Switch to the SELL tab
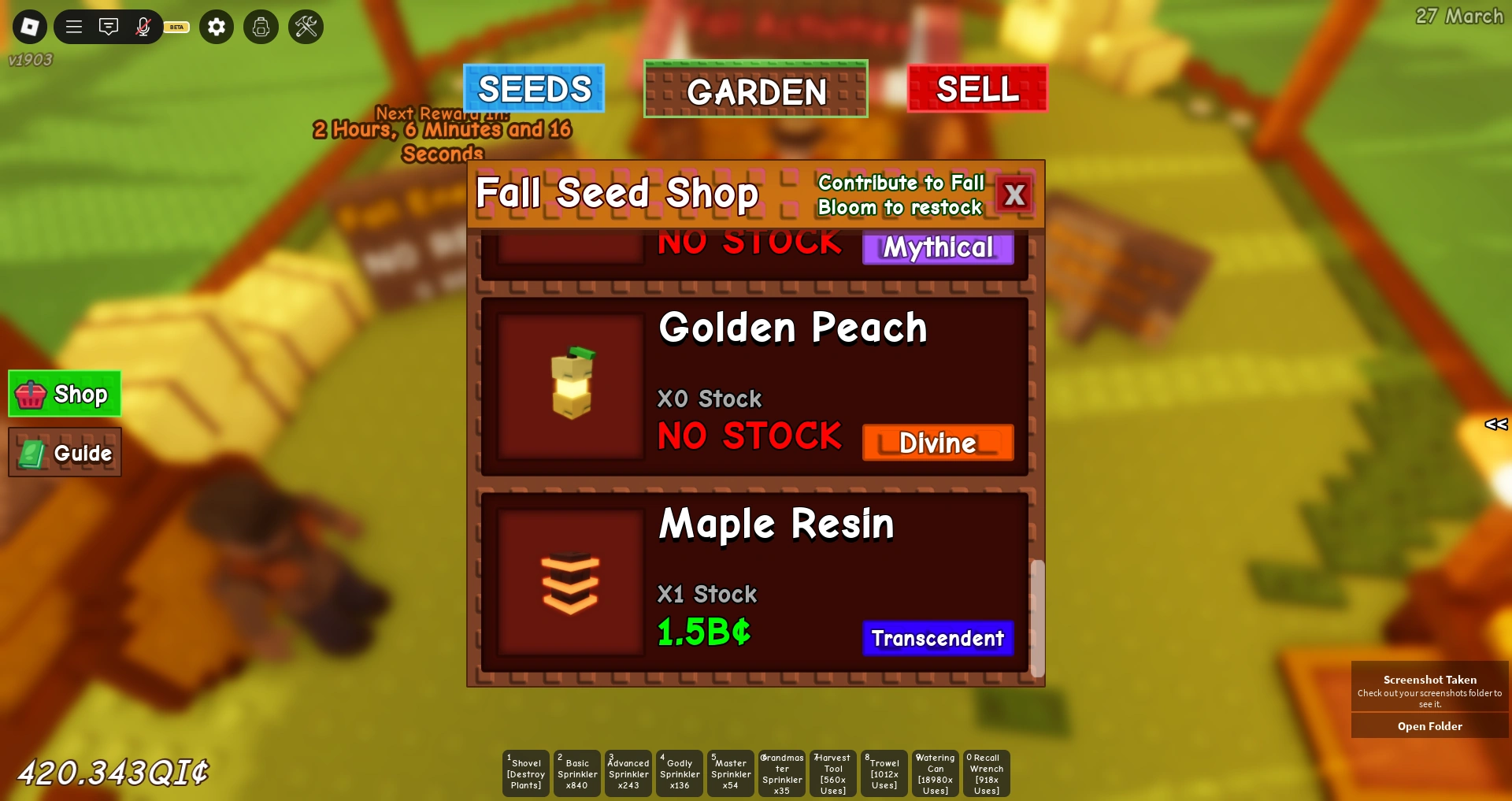The image size is (1512, 801). (x=976, y=89)
